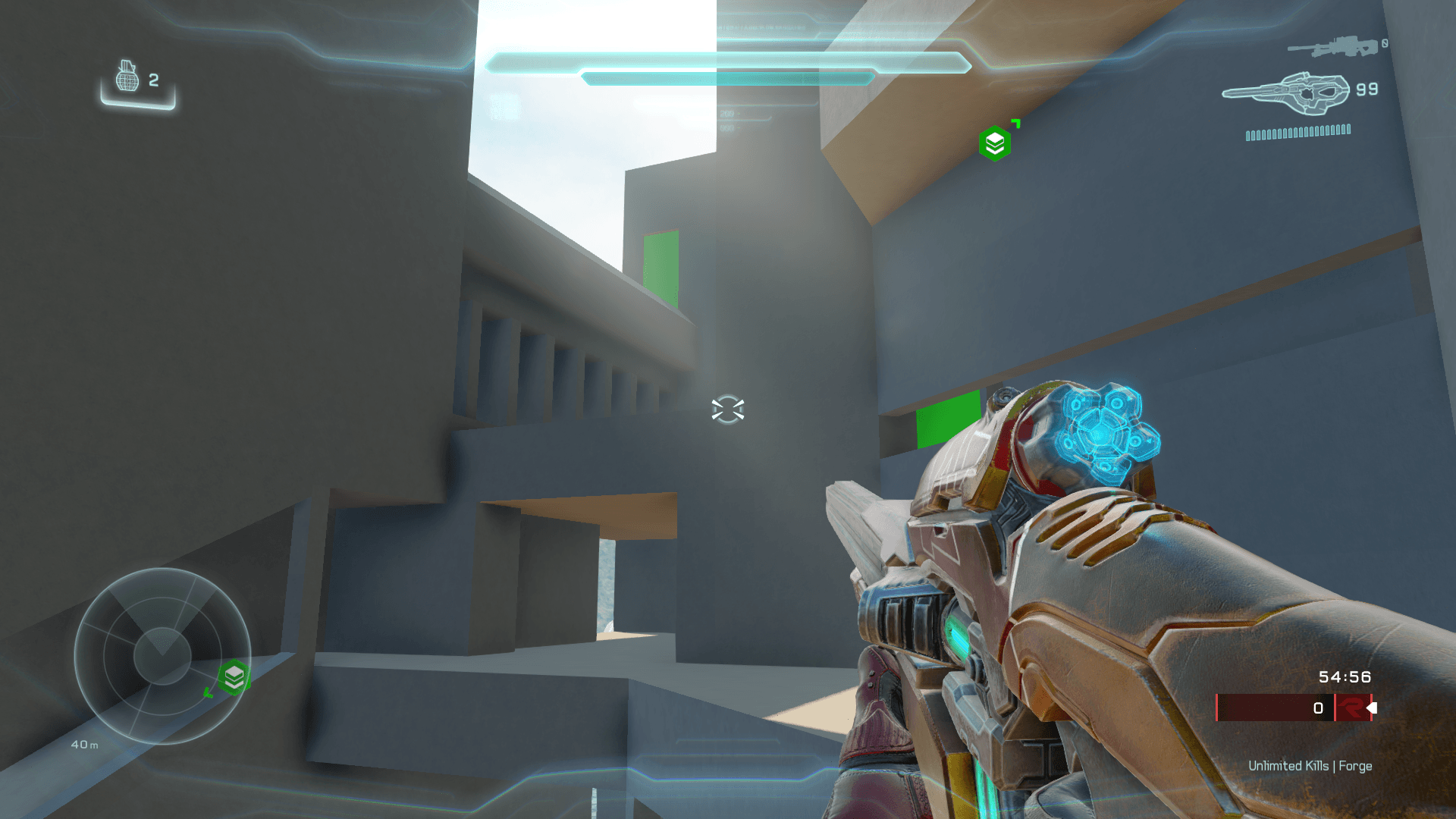Switch to the secondary sniper rifle icon

pyautogui.click(x=1332, y=48)
